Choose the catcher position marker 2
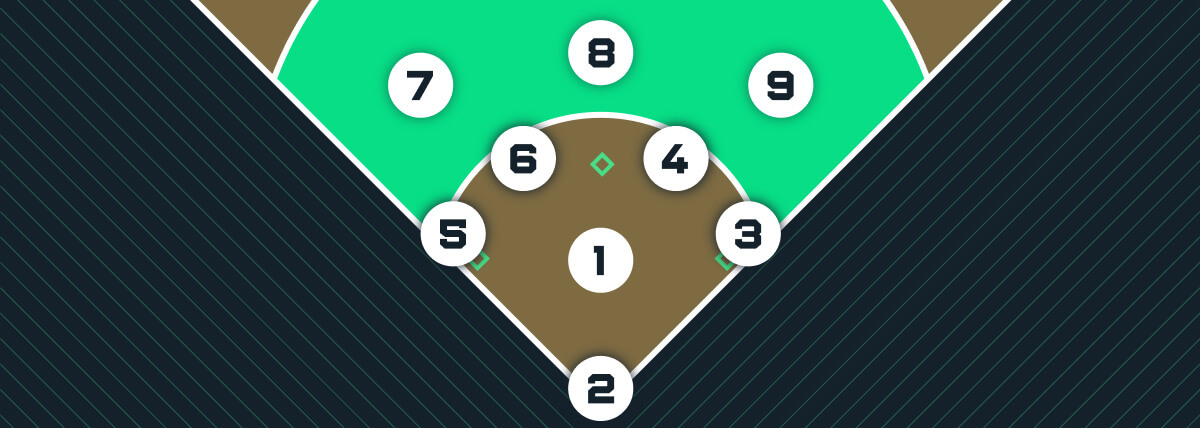 (x=600, y=389)
